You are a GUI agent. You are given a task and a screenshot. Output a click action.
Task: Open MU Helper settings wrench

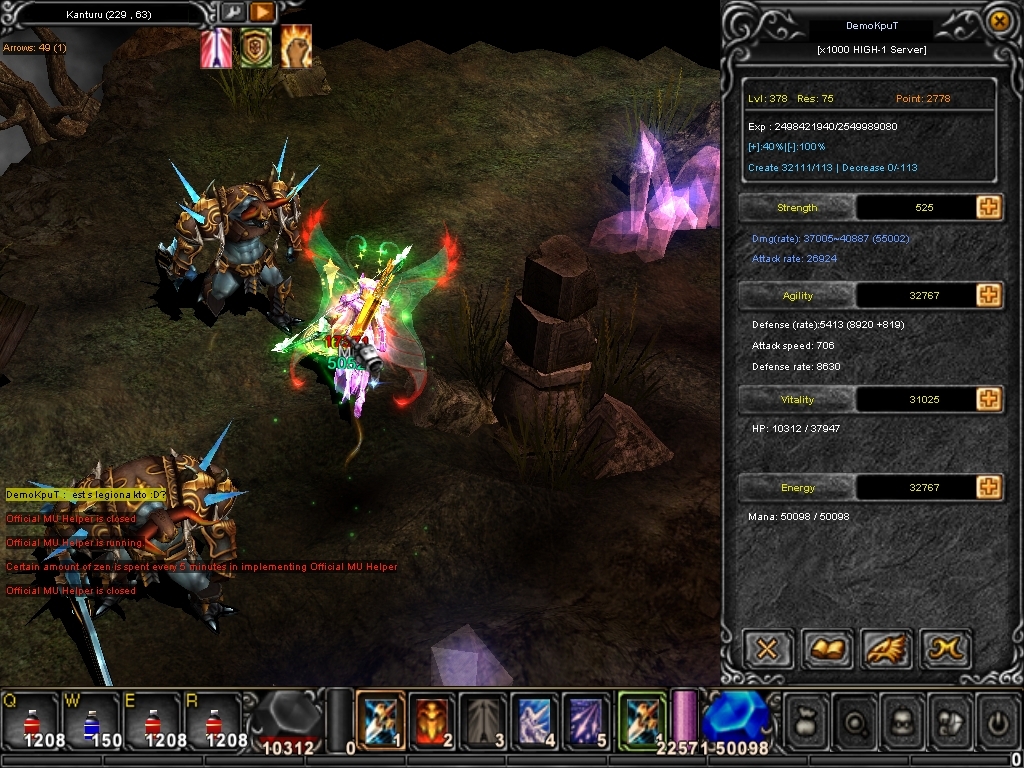pyautogui.click(x=232, y=13)
